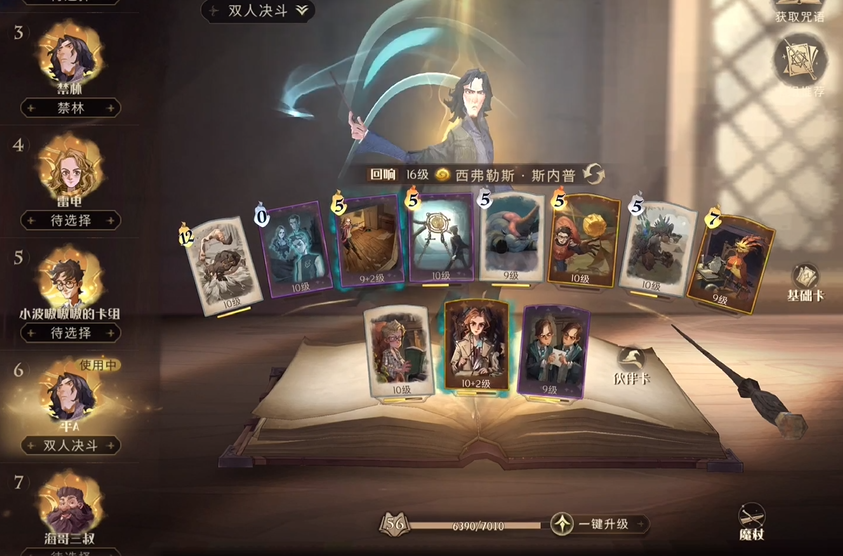This screenshot has width=843, height=556.
Task: Swap the Severus Snape echo
Action: (594, 173)
